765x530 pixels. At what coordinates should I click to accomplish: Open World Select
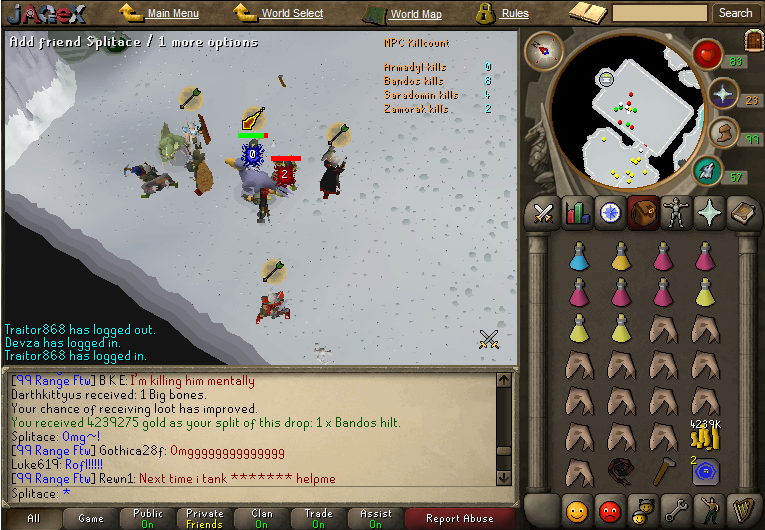(x=291, y=14)
